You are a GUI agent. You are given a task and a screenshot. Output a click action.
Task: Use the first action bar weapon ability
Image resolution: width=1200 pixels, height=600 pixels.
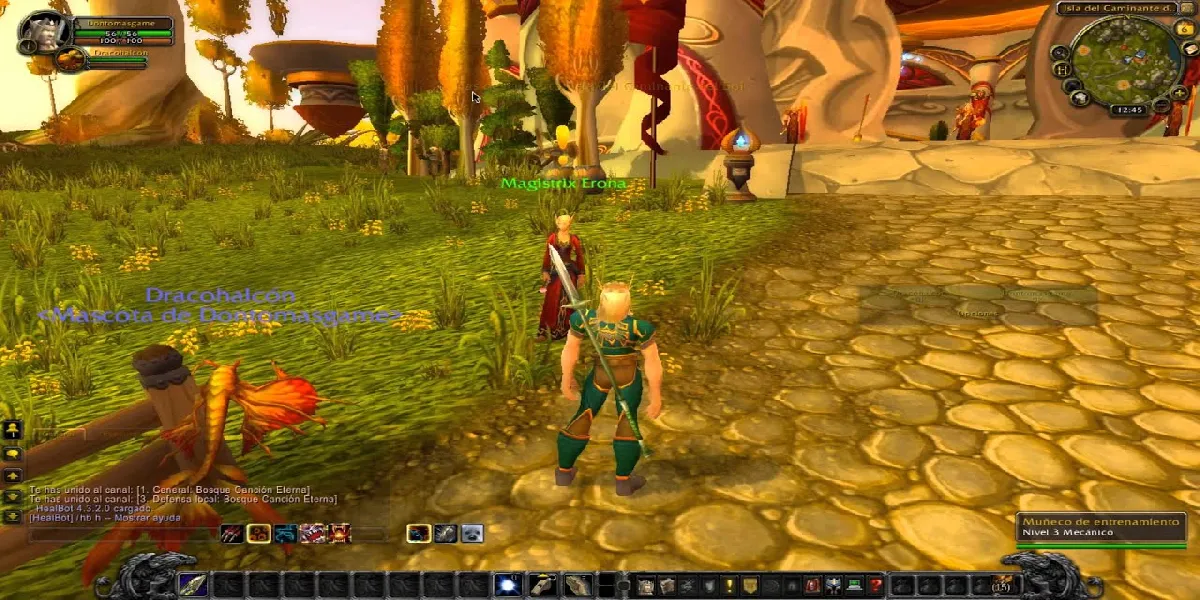pos(193,585)
